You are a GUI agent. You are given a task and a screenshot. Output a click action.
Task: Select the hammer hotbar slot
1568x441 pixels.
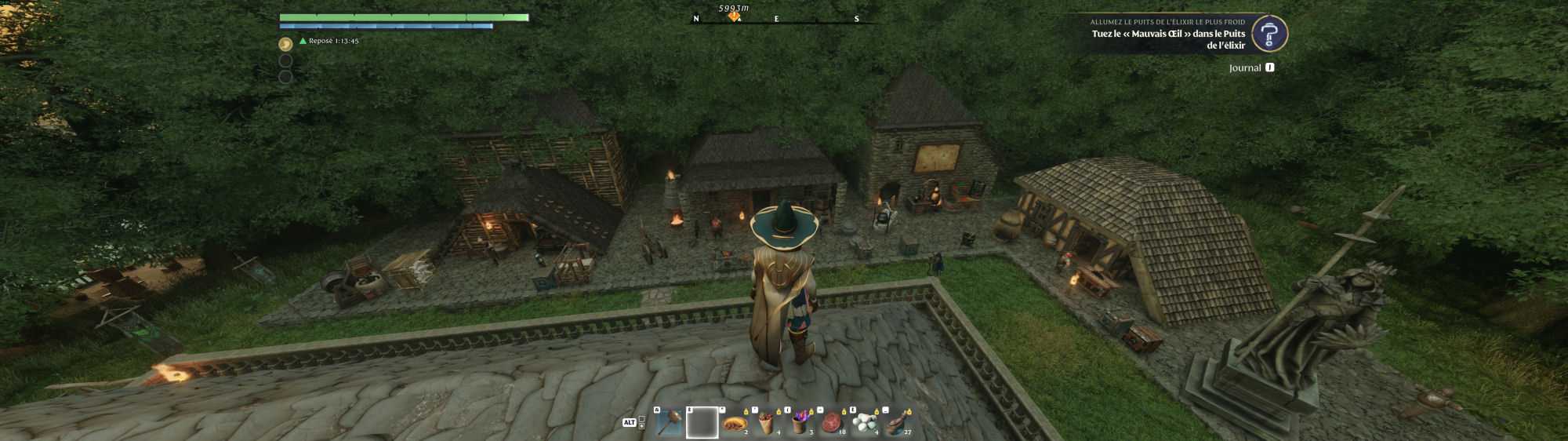(x=669, y=423)
